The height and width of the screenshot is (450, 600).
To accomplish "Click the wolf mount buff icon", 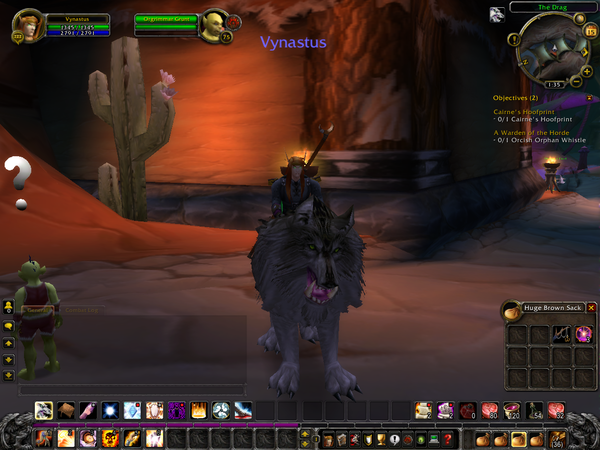I will 497,15.
